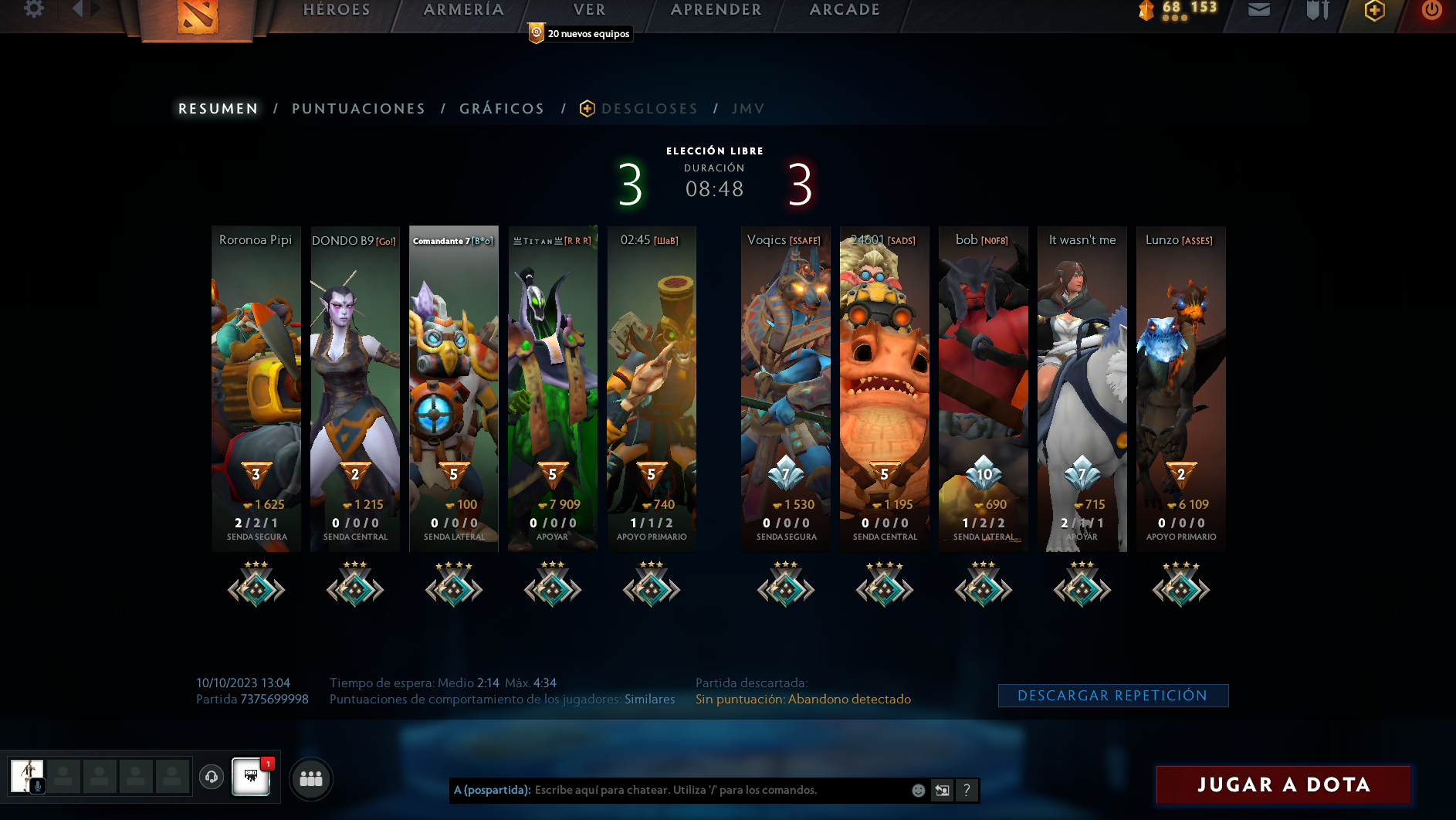Click the help question mark icon near chat
The image size is (1456, 820).
click(x=967, y=791)
